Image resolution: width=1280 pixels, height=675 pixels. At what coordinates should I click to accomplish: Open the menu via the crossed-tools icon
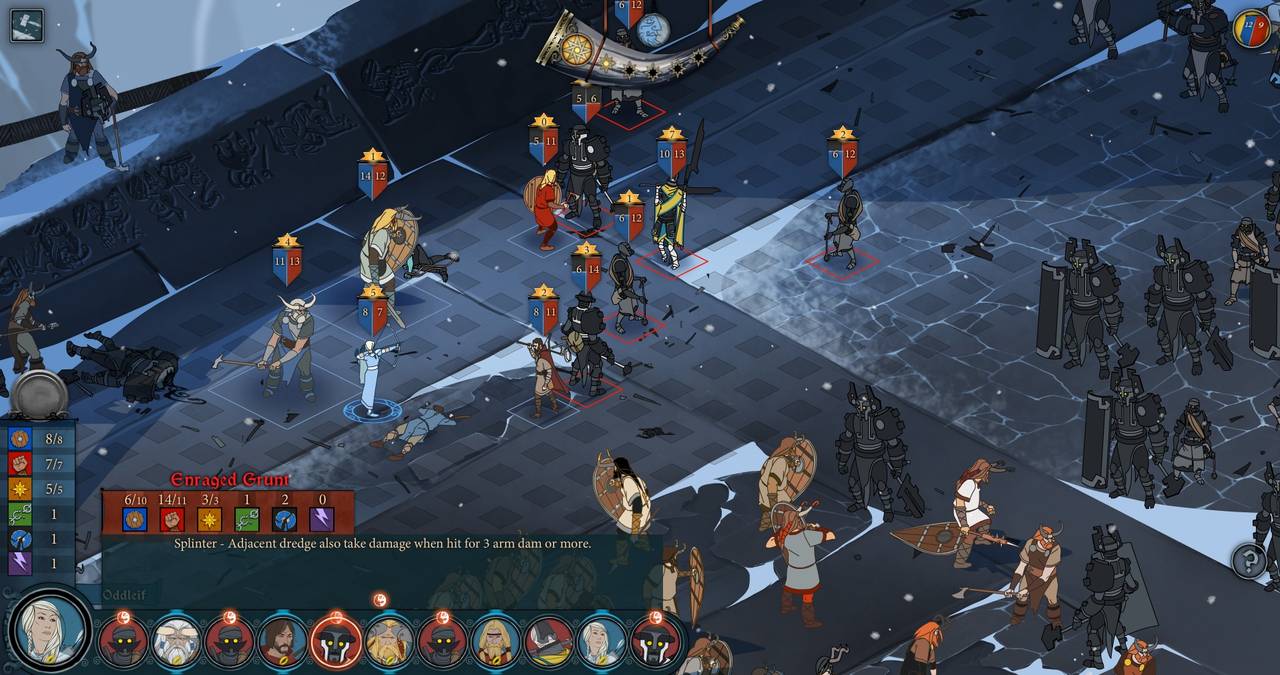pyautogui.click(x=27, y=24)
